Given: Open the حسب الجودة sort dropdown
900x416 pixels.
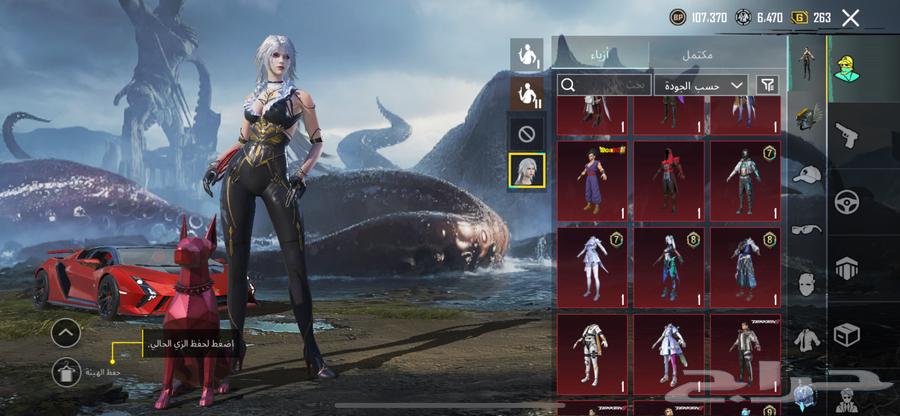Looking at the screenshot, I should [x=702, y=85].
